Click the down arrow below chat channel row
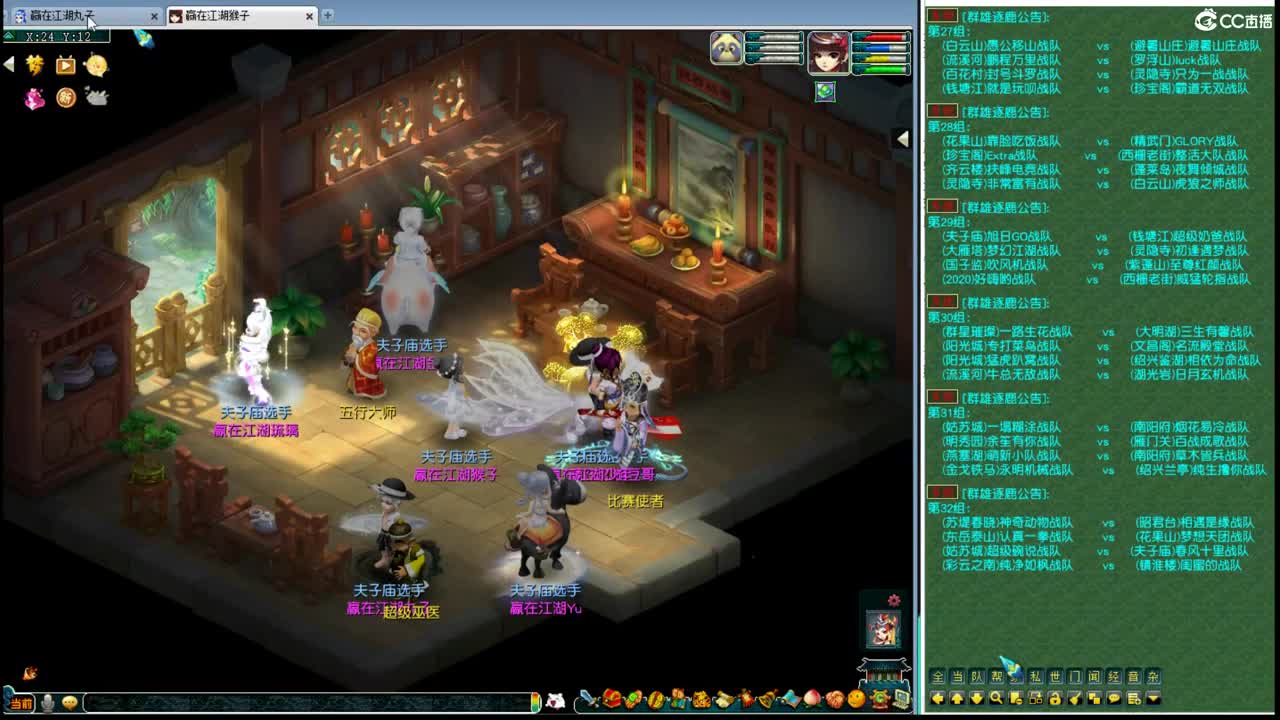1280x720 pixels. [975, 698]
